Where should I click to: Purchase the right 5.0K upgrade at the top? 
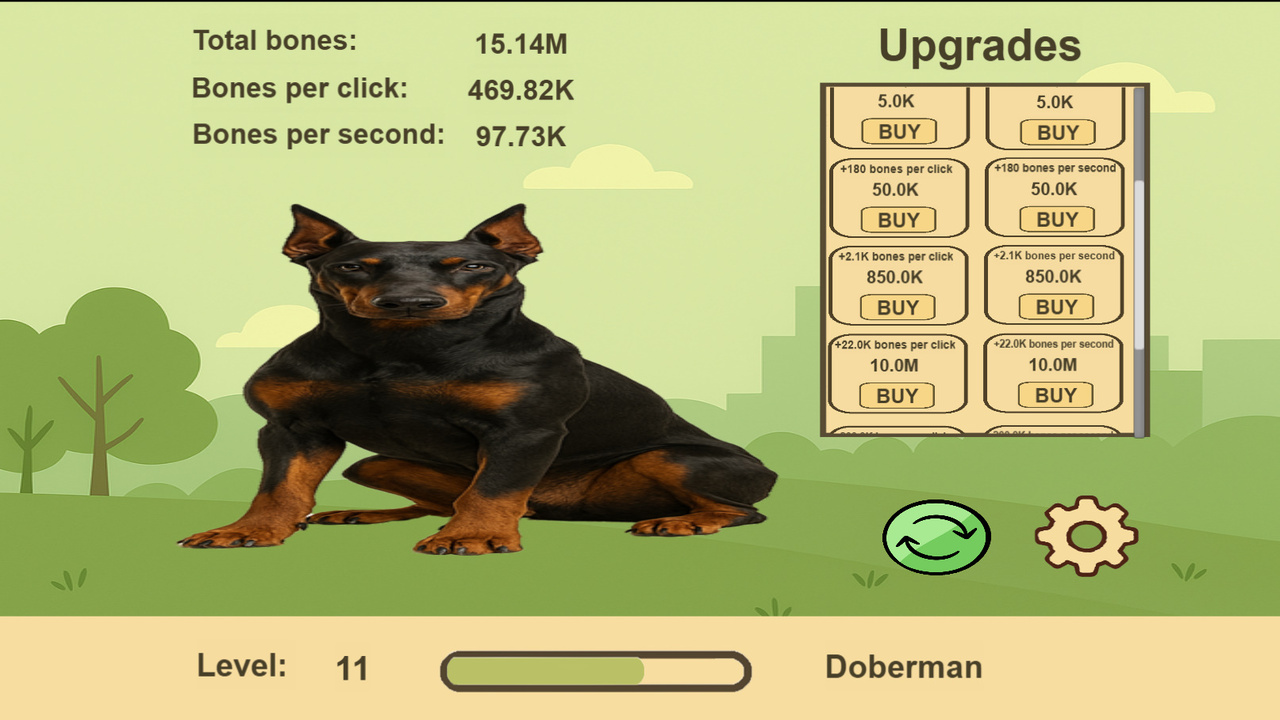click(1055, 132)
